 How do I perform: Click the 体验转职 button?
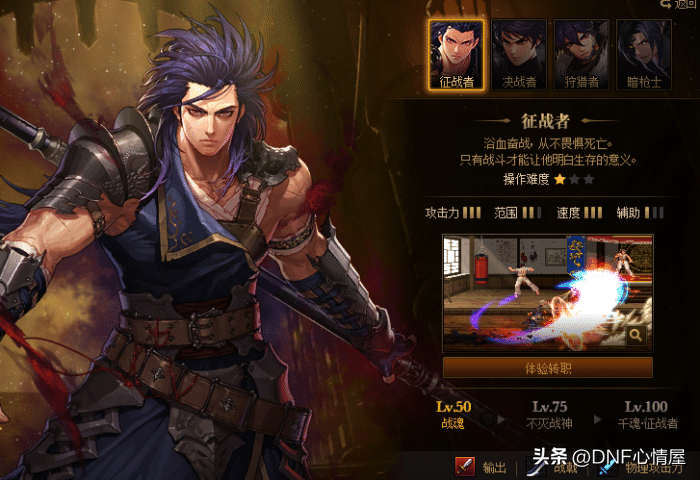tap(547, 368)
